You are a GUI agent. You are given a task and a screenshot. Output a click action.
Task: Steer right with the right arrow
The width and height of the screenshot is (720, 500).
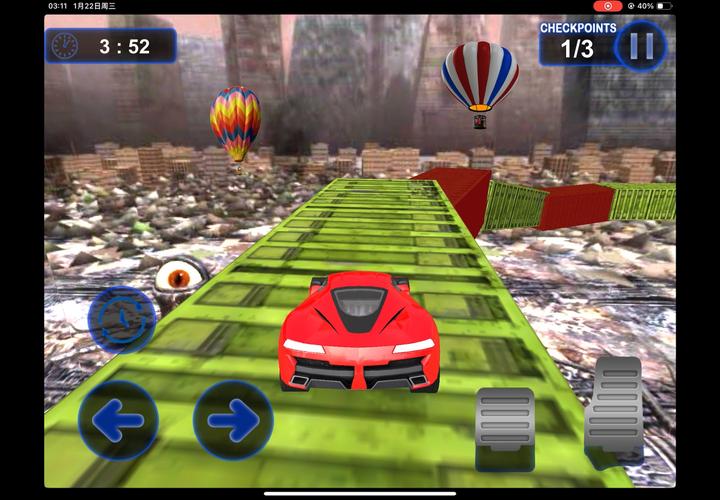click(233, 421)
